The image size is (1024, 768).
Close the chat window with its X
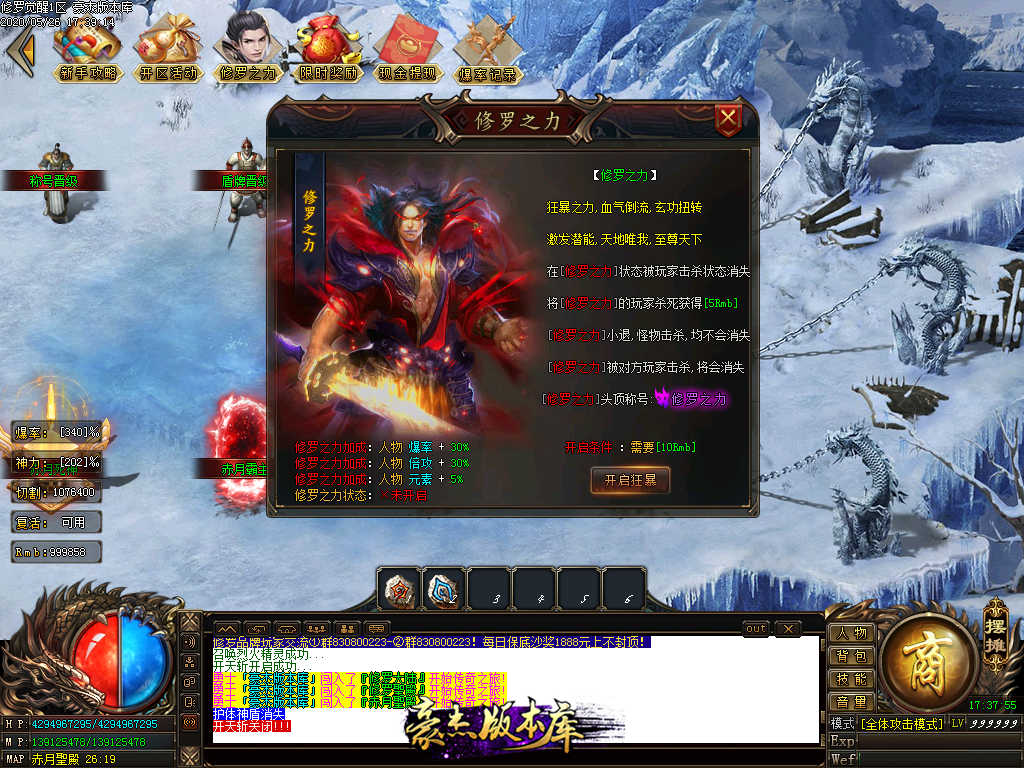tap(788, 629)
